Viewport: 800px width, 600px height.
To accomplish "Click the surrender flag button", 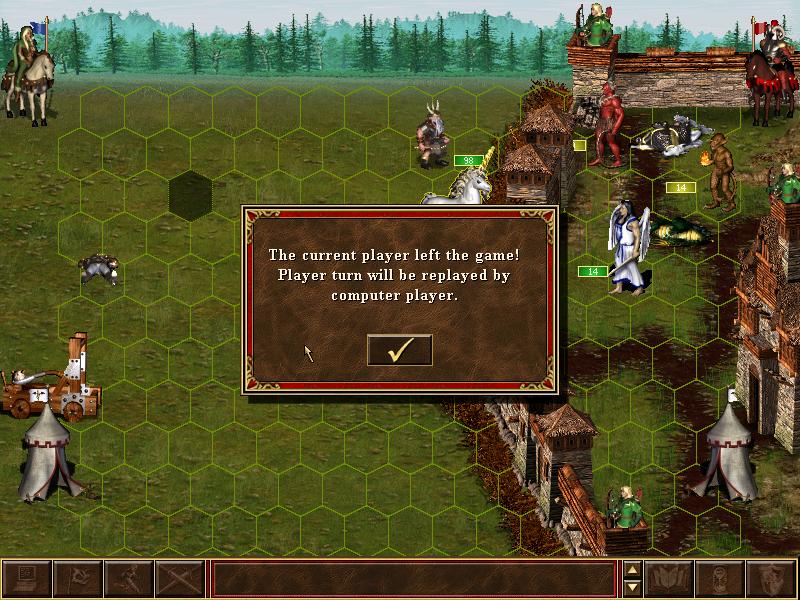I will click(x=77, y=578).
